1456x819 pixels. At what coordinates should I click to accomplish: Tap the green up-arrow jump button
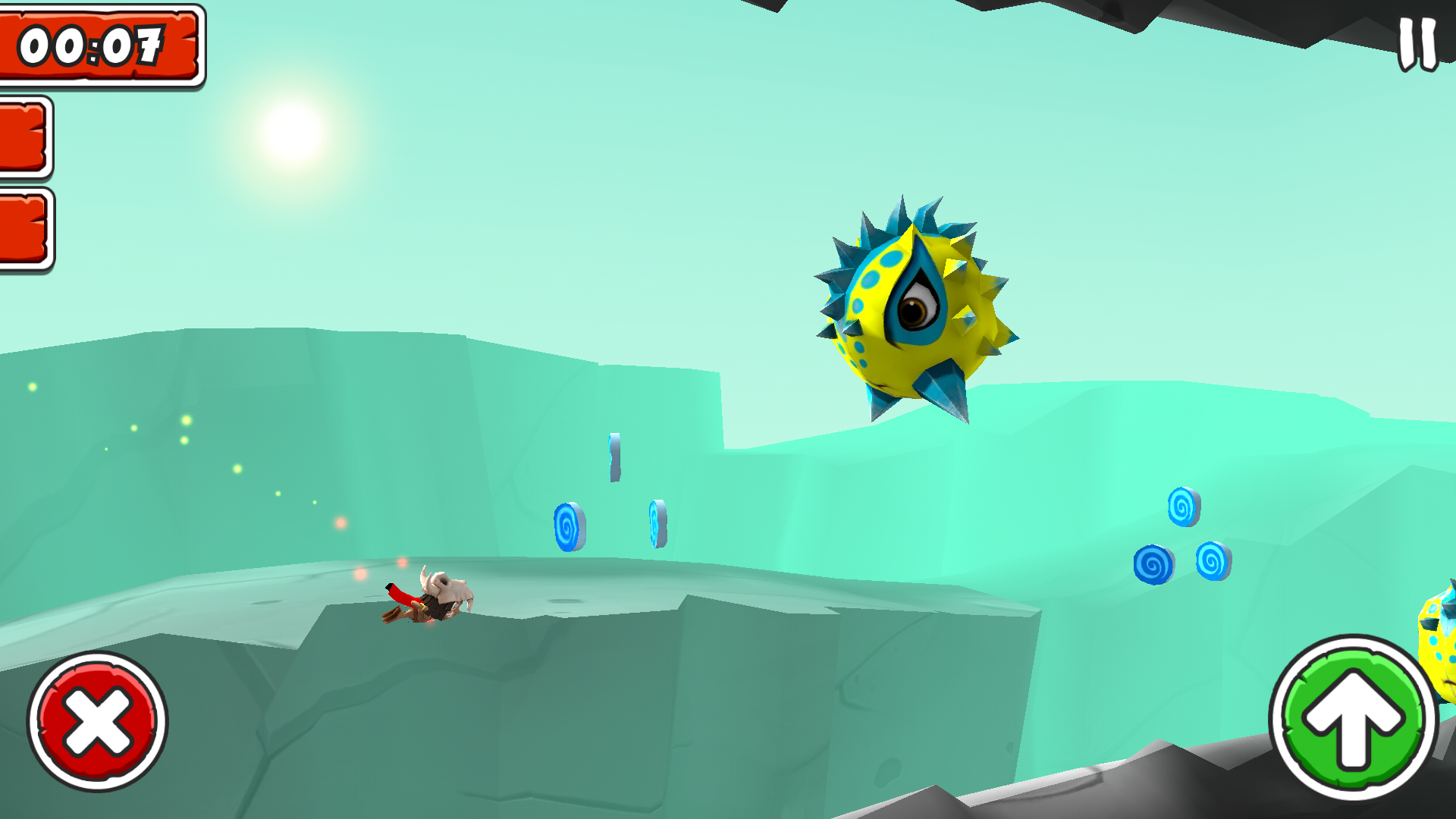[x=1353, y=717]
